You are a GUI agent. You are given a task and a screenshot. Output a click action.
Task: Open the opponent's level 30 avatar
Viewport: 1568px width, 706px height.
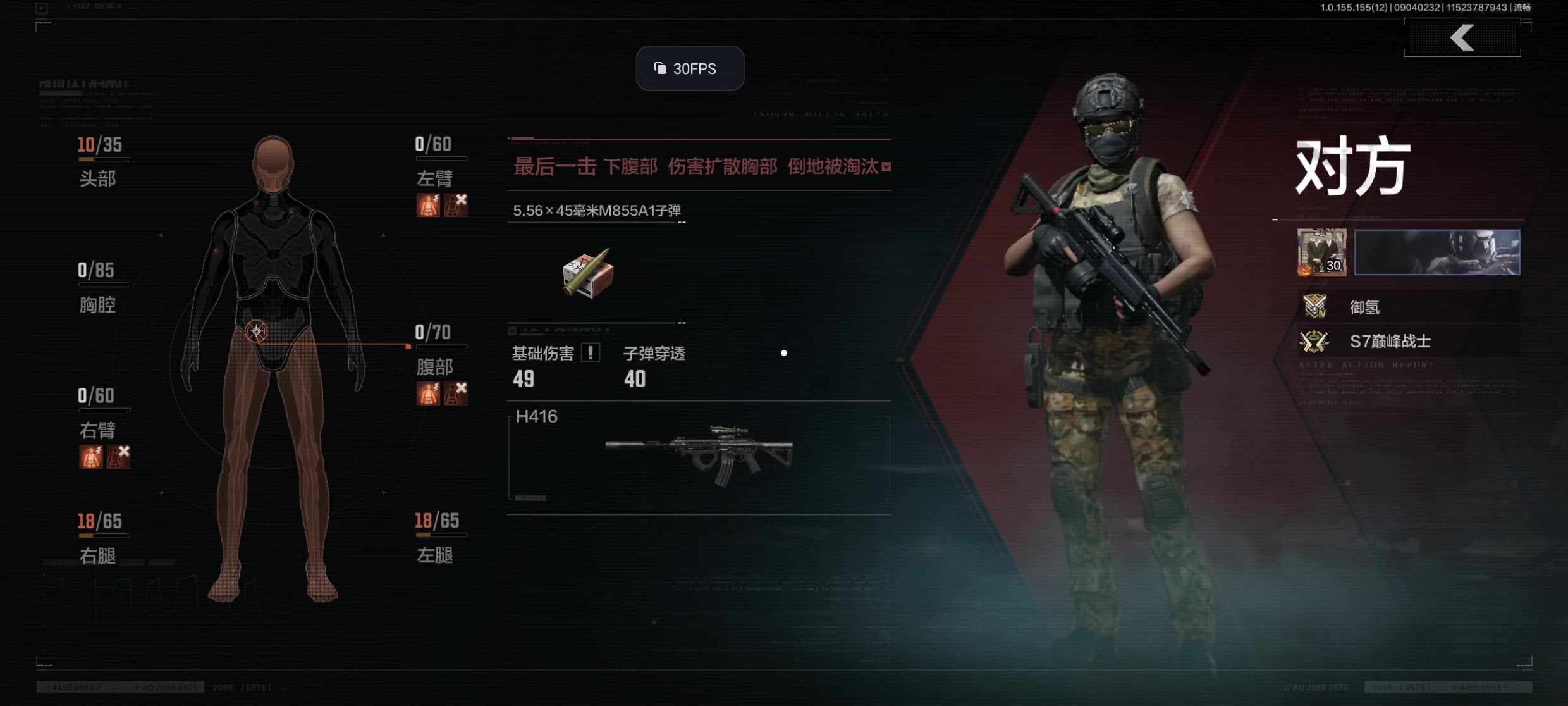(1321, 252)
